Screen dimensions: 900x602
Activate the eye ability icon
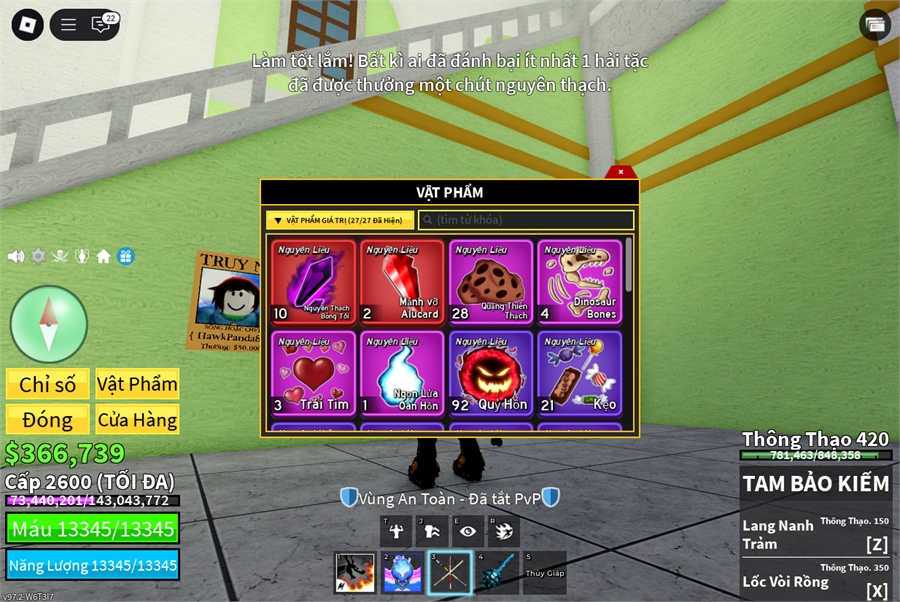(x=467, y=531)
